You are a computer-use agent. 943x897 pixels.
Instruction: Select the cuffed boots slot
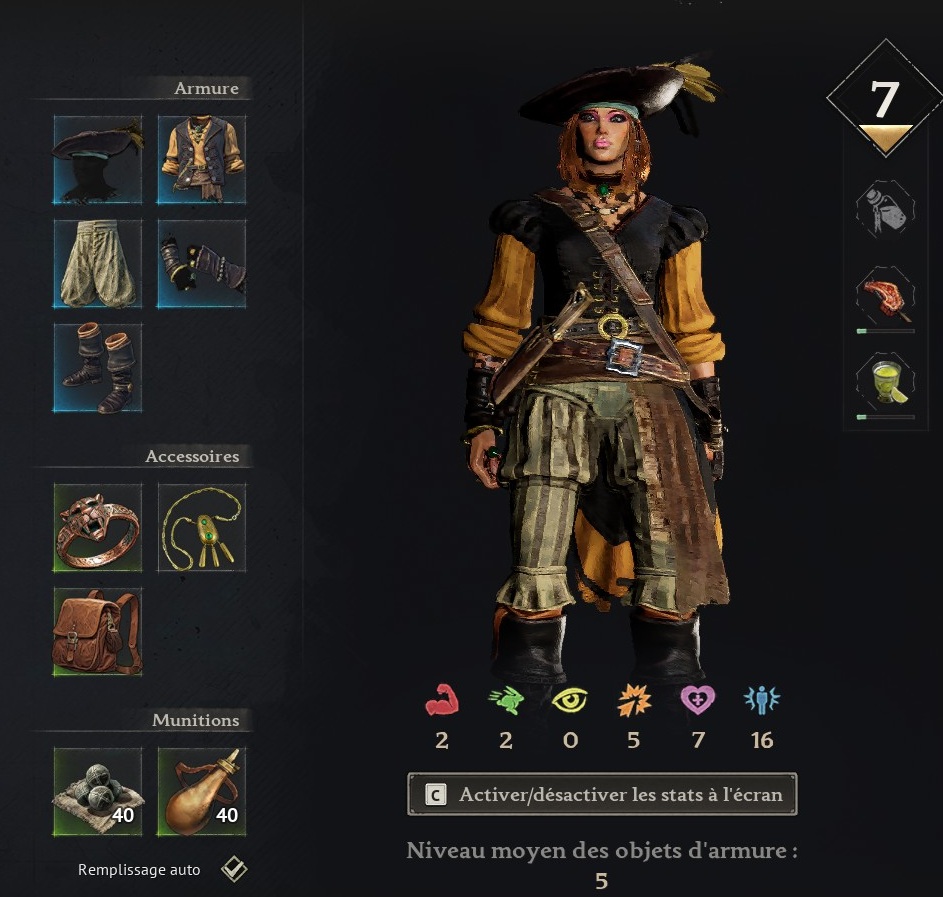click(x=98, y=368)
